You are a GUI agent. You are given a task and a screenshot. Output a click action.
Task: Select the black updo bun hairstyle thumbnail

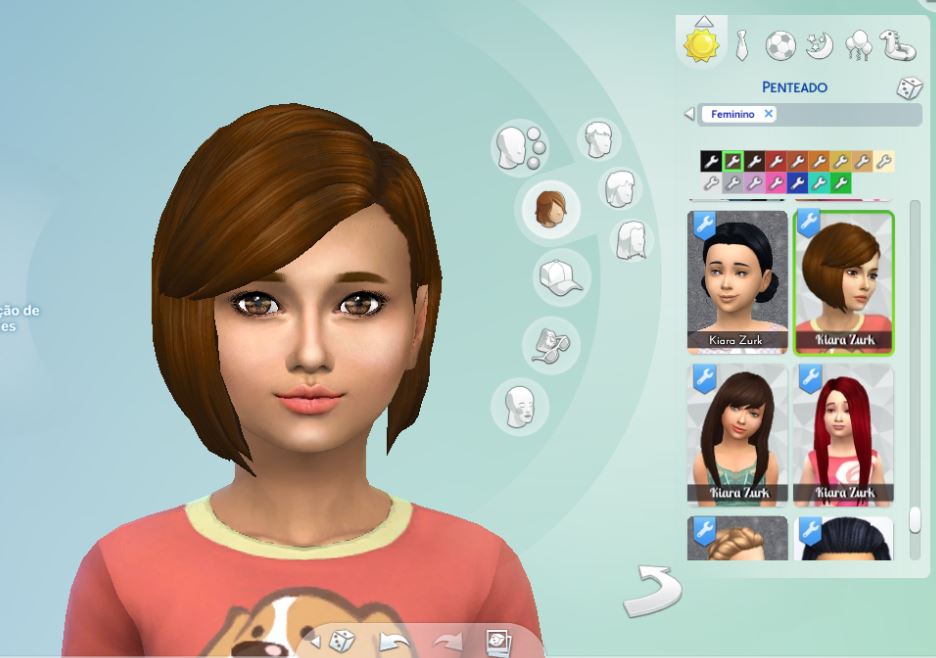[x=738, y=280]
